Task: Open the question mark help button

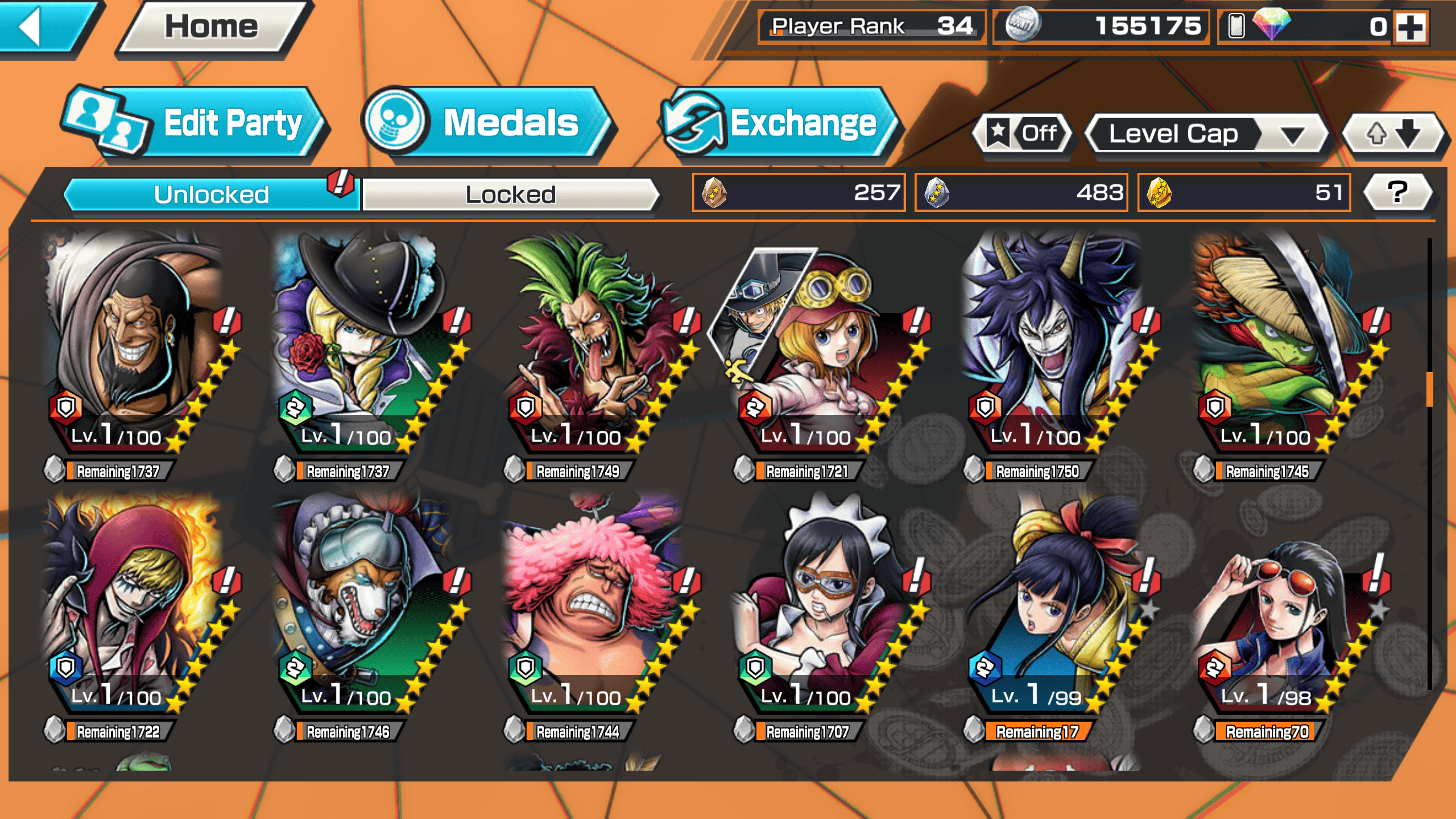Action: [x=1397, y=192]
